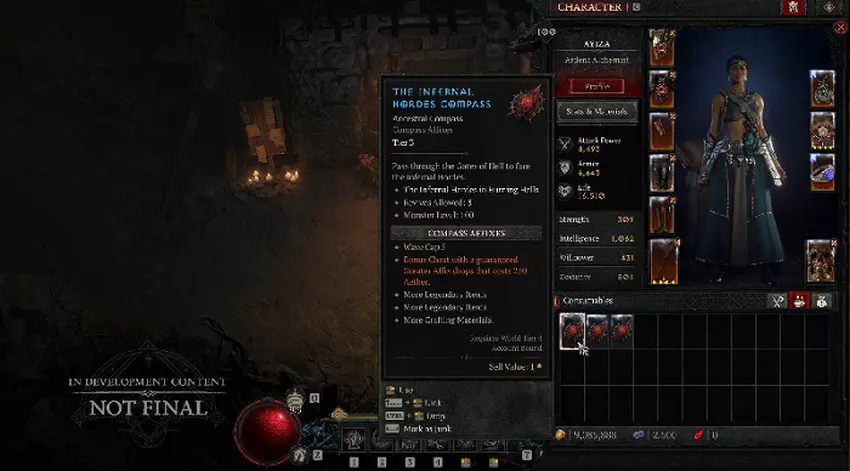This screenshot has height=471, width=850.
Task: Open Stats & Materials panel
Action: (x=595, y=111)
